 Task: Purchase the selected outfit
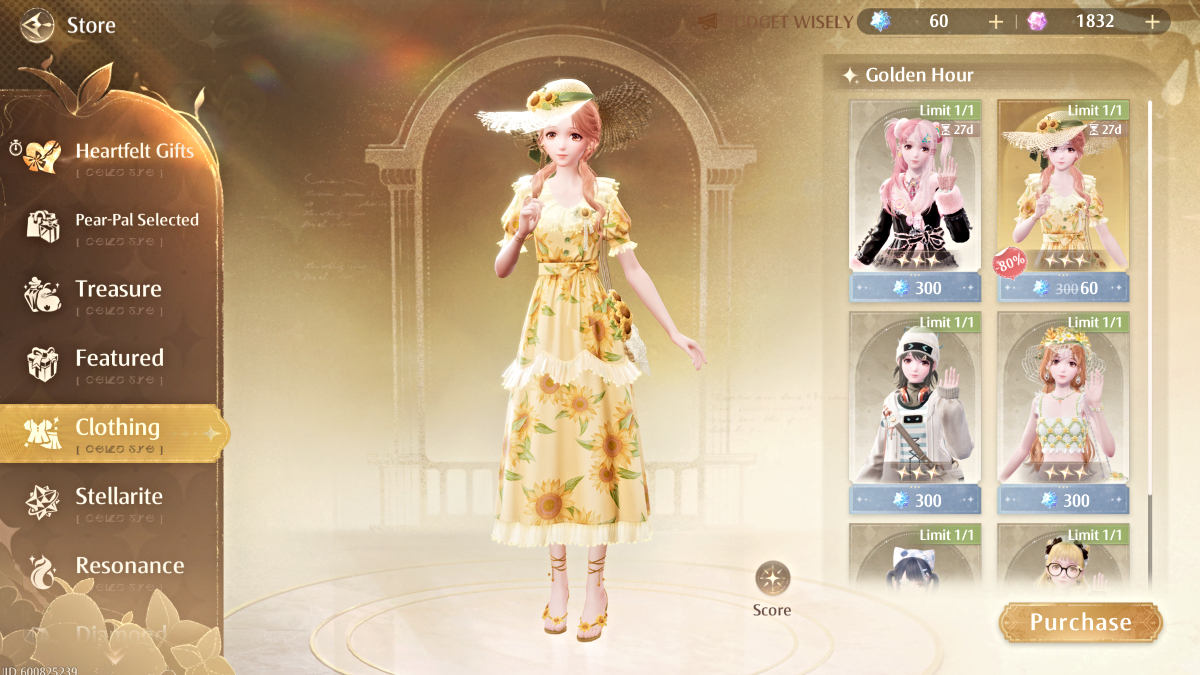[1080, 622]
